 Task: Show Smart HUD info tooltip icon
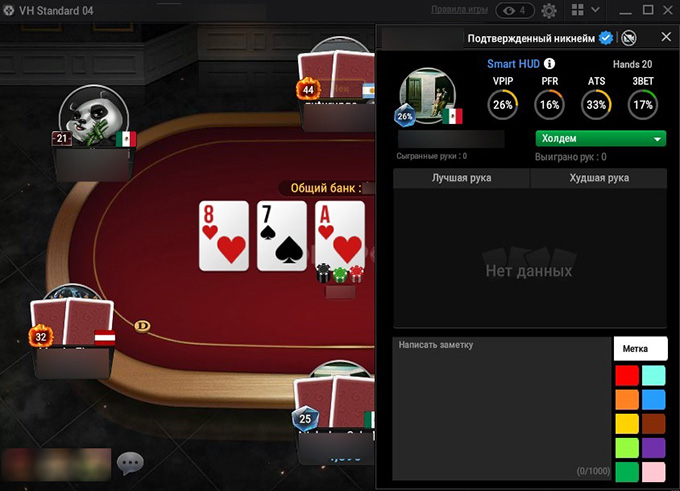[549, 63]
